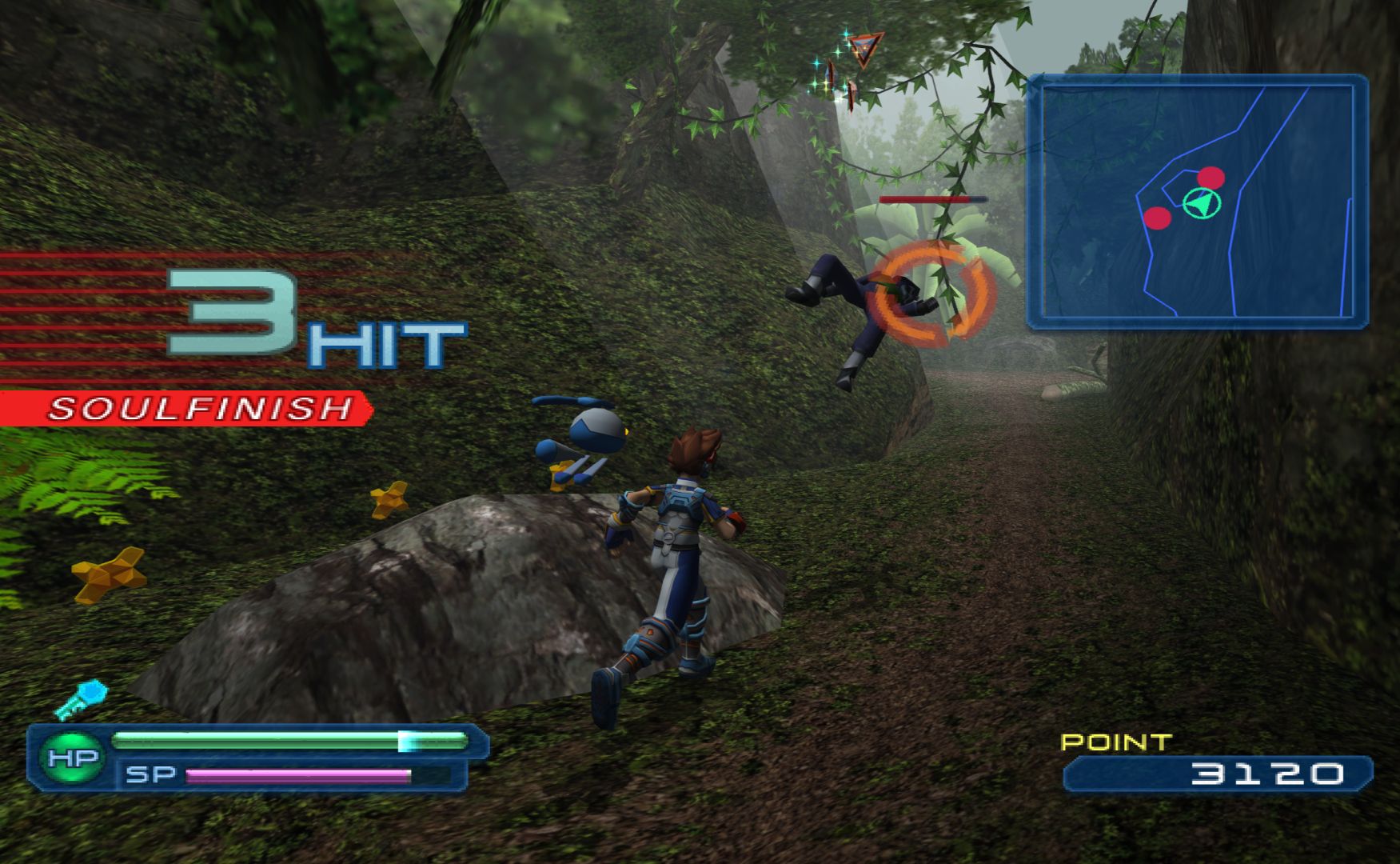Click the blue key icon above the HP bar
Viewport: 1400px width, 864px height.
[82, 699]
